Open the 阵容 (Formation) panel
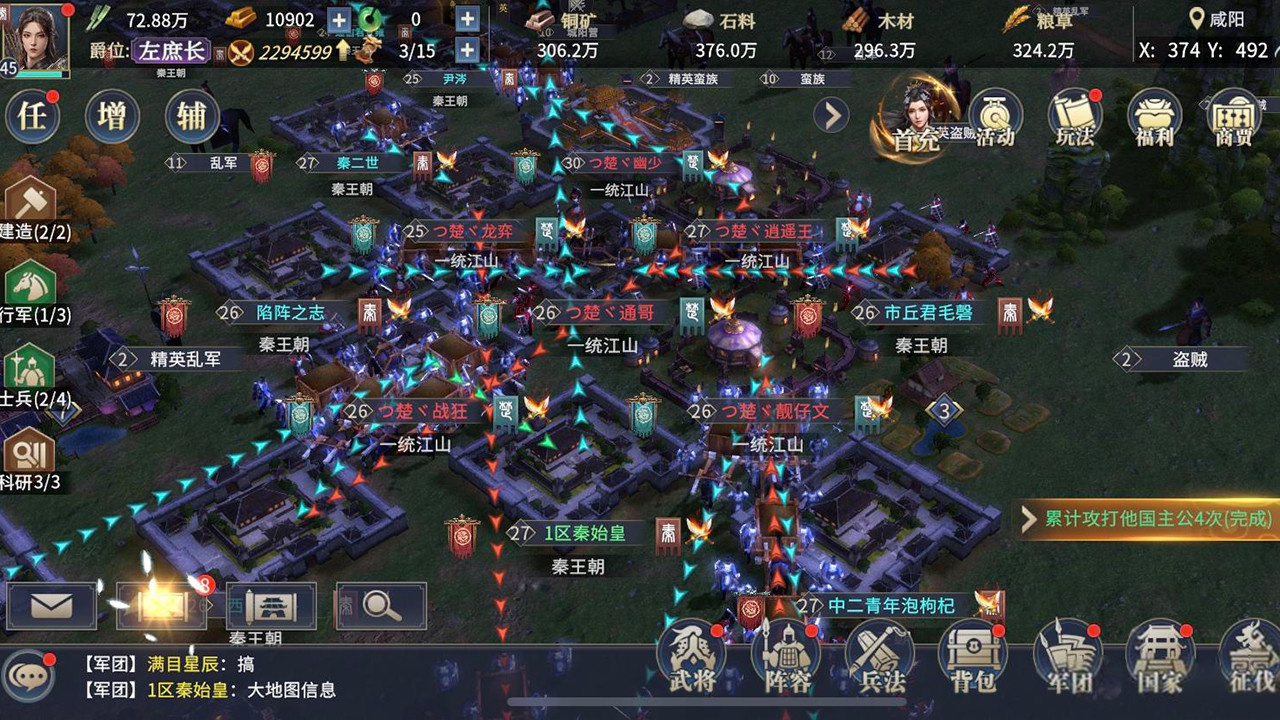This screenshot has width=1280, height=720. [786, 655]
